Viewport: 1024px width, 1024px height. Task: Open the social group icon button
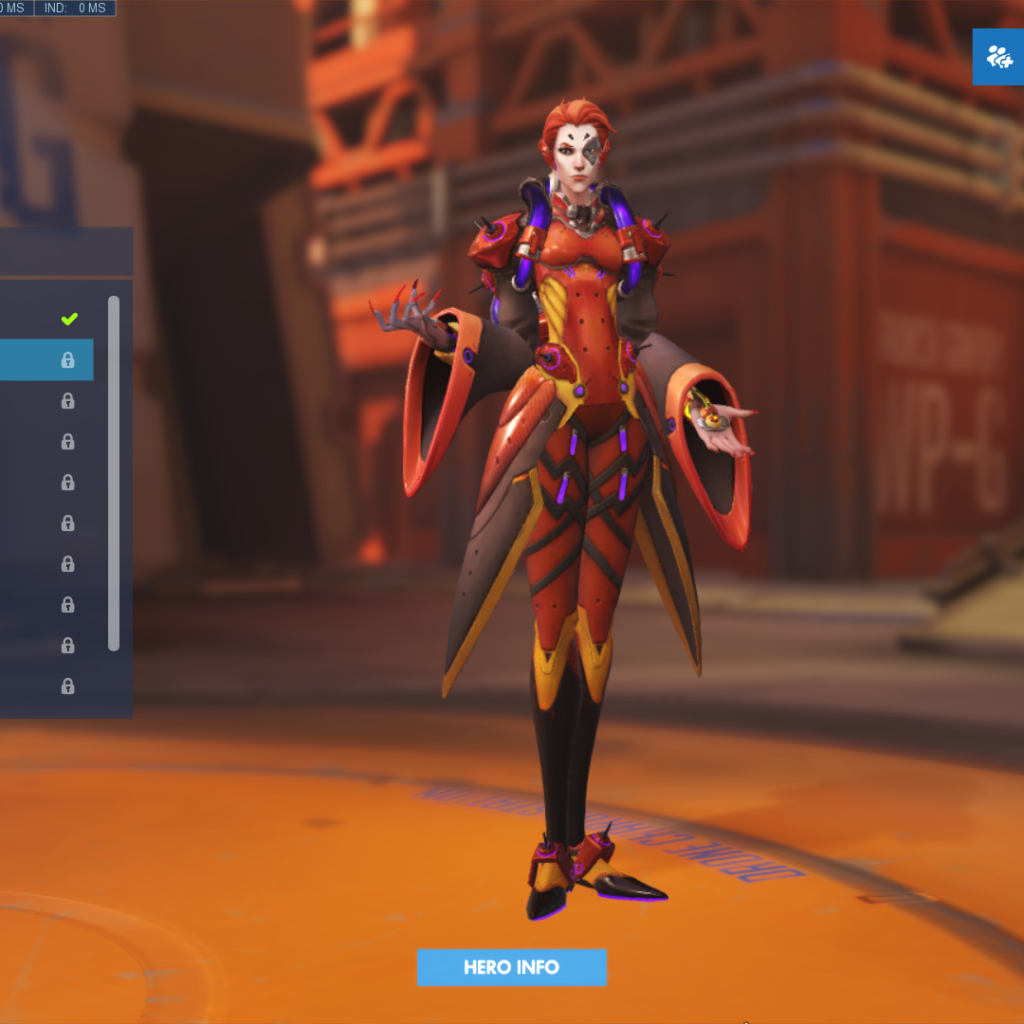(998, 57)
